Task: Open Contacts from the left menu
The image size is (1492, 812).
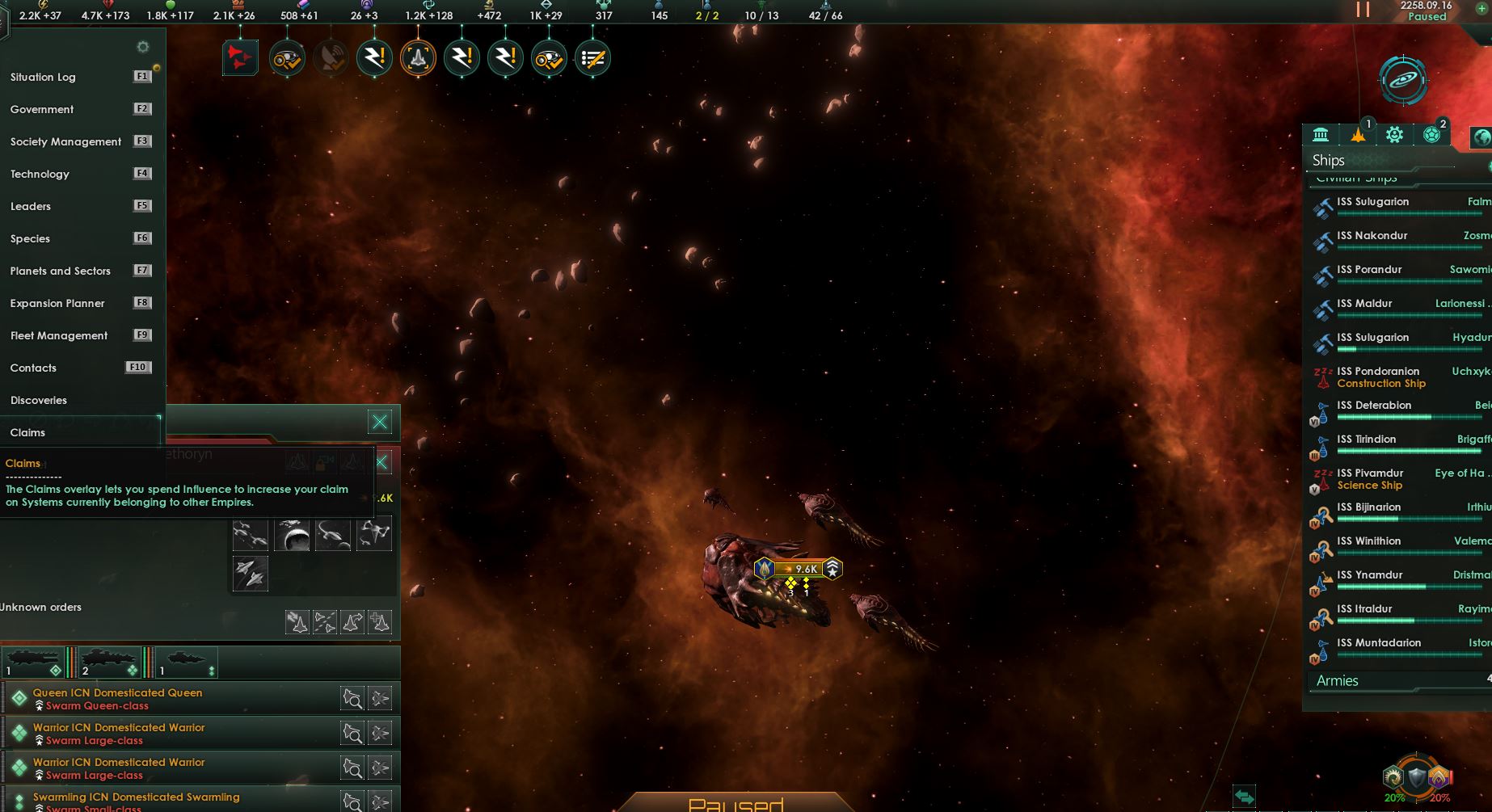Action: (x=32, y=368)
